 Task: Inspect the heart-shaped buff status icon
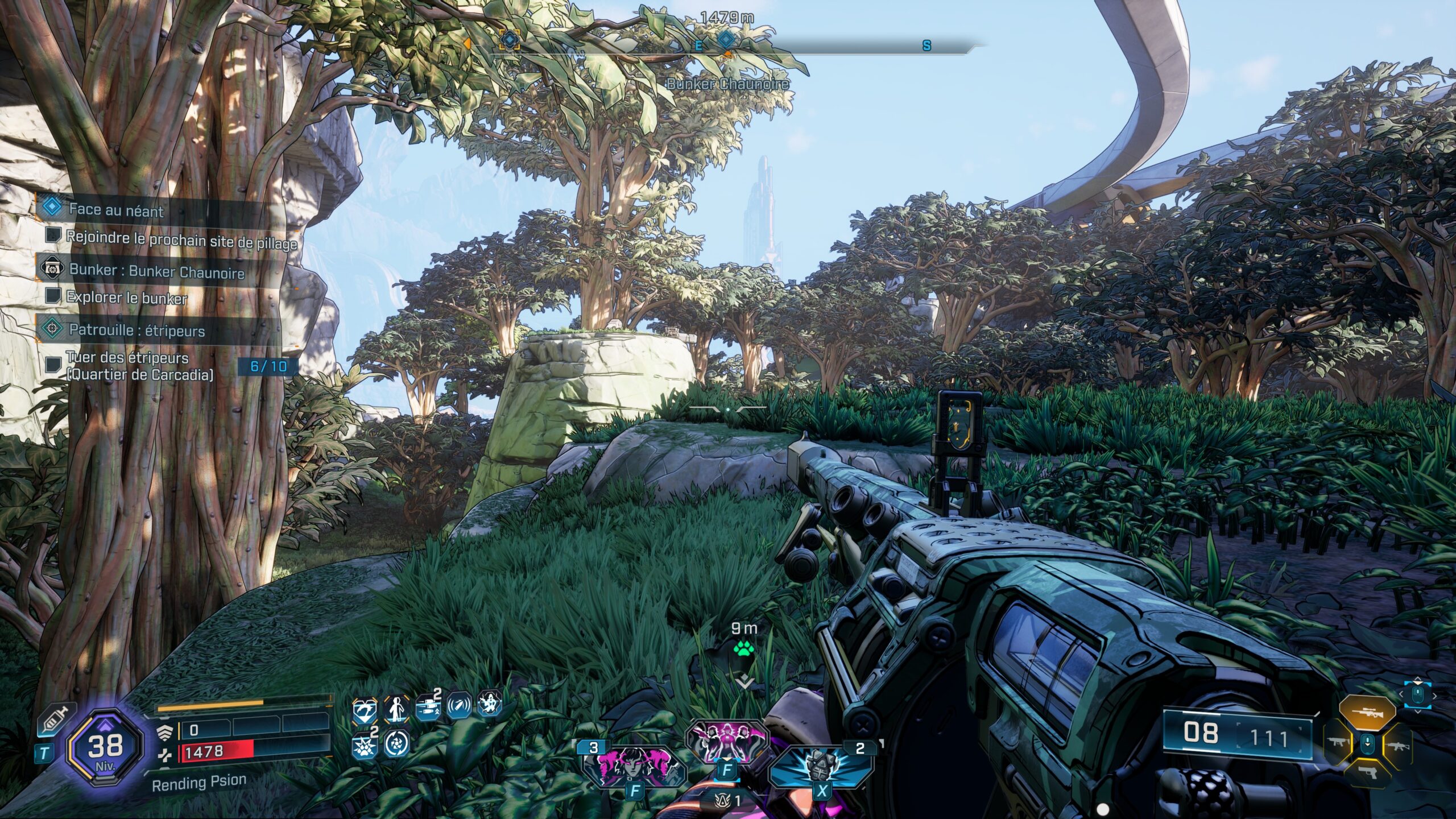pos(365,710)
